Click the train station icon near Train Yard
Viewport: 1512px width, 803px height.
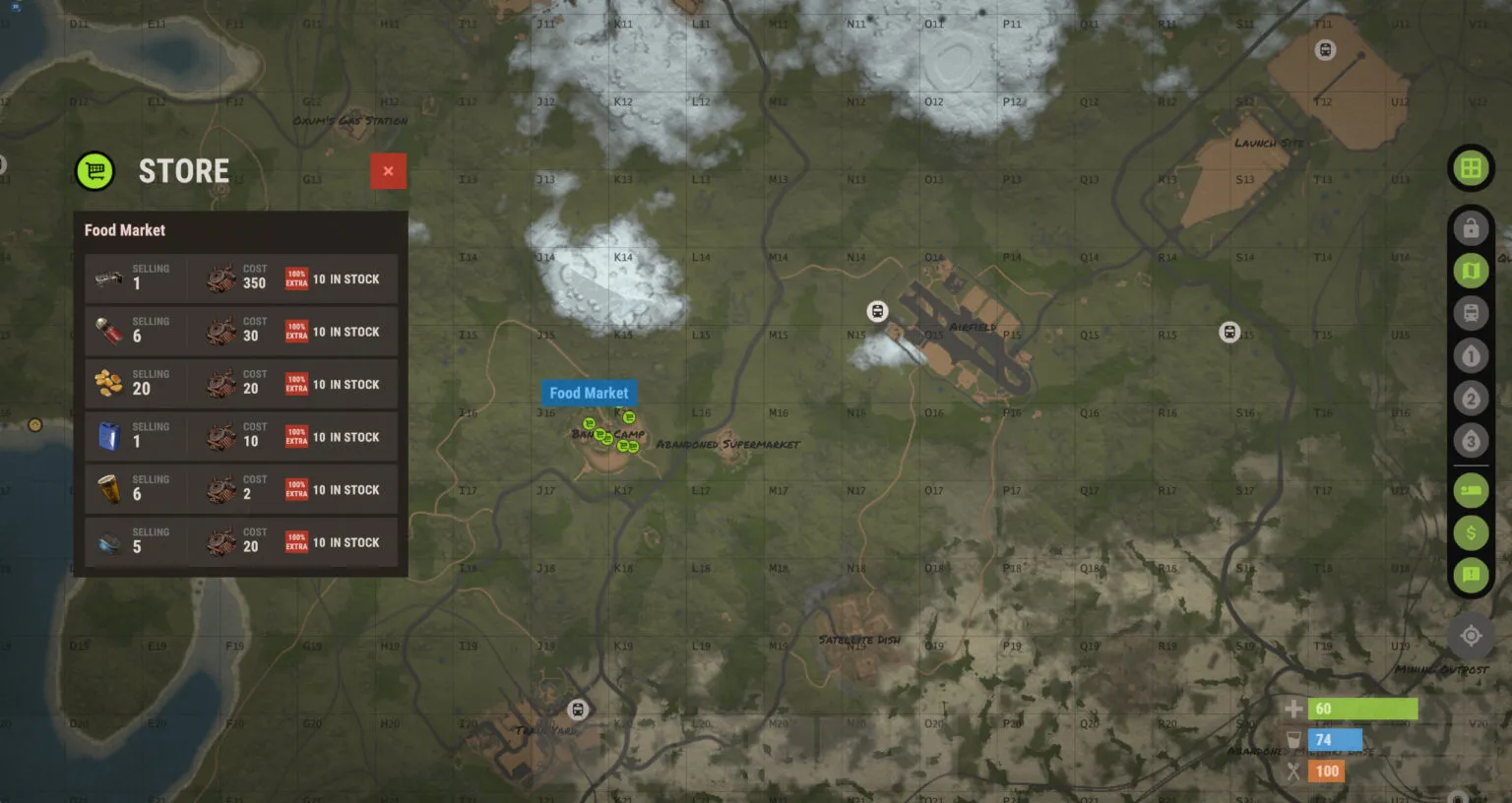click(578, 708)
